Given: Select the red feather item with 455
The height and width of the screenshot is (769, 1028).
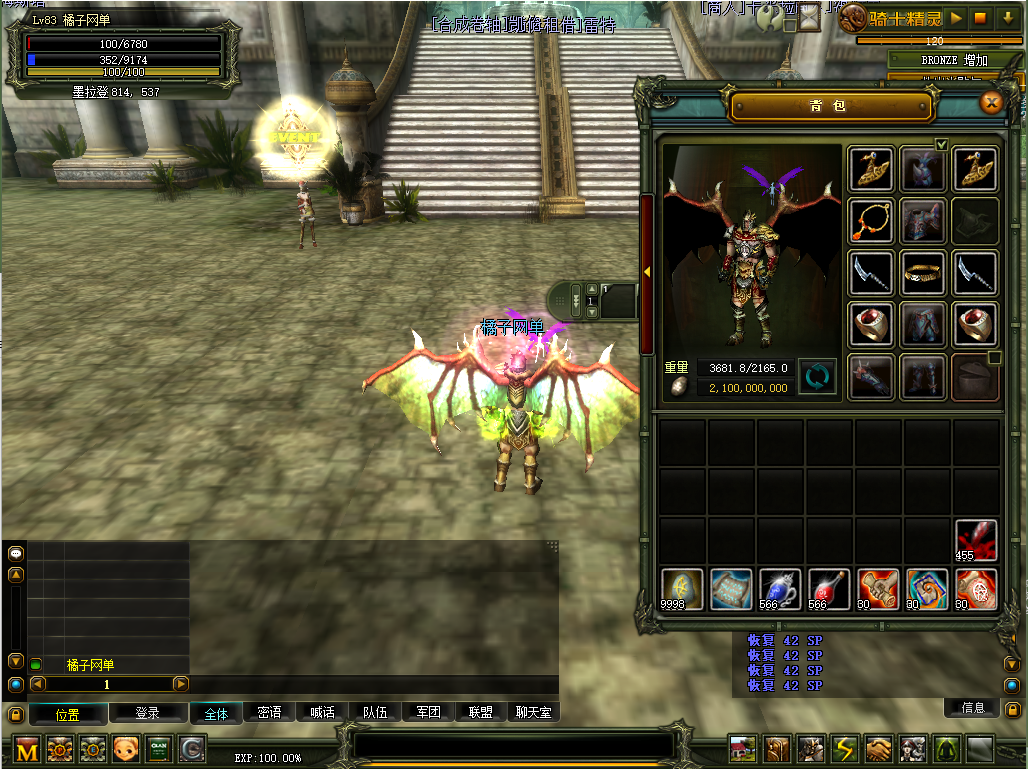Looking at the screenshot, I should [976, 540].
